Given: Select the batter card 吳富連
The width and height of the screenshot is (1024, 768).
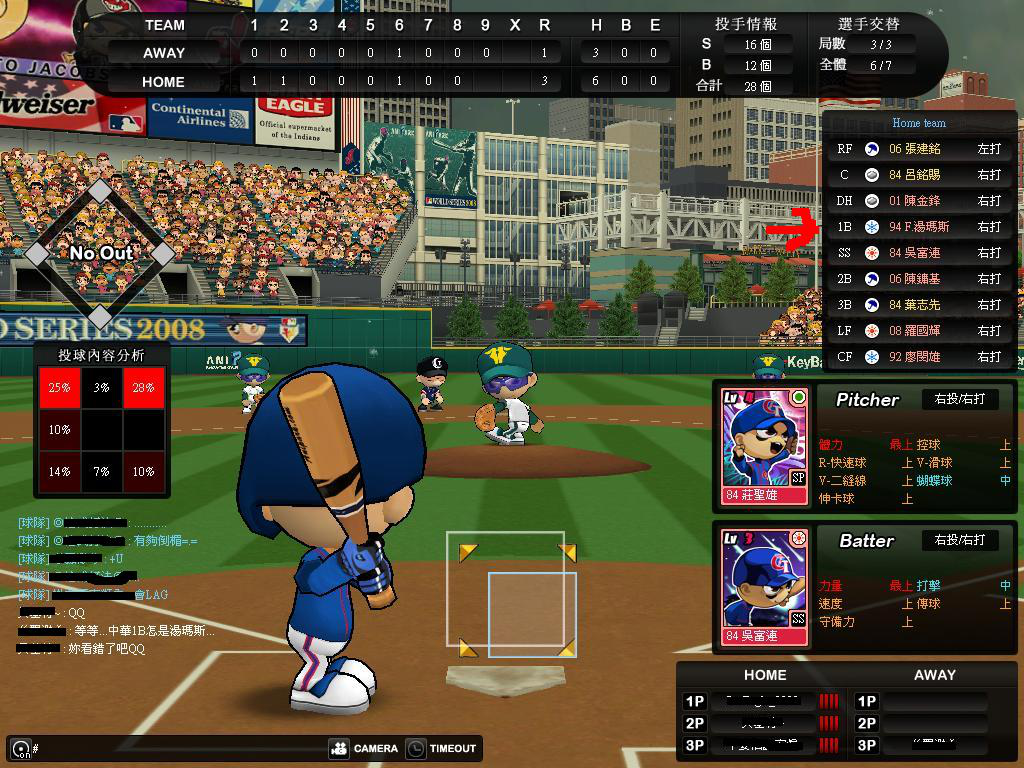Looking at the screenshot, I should [x=765, y=587].
